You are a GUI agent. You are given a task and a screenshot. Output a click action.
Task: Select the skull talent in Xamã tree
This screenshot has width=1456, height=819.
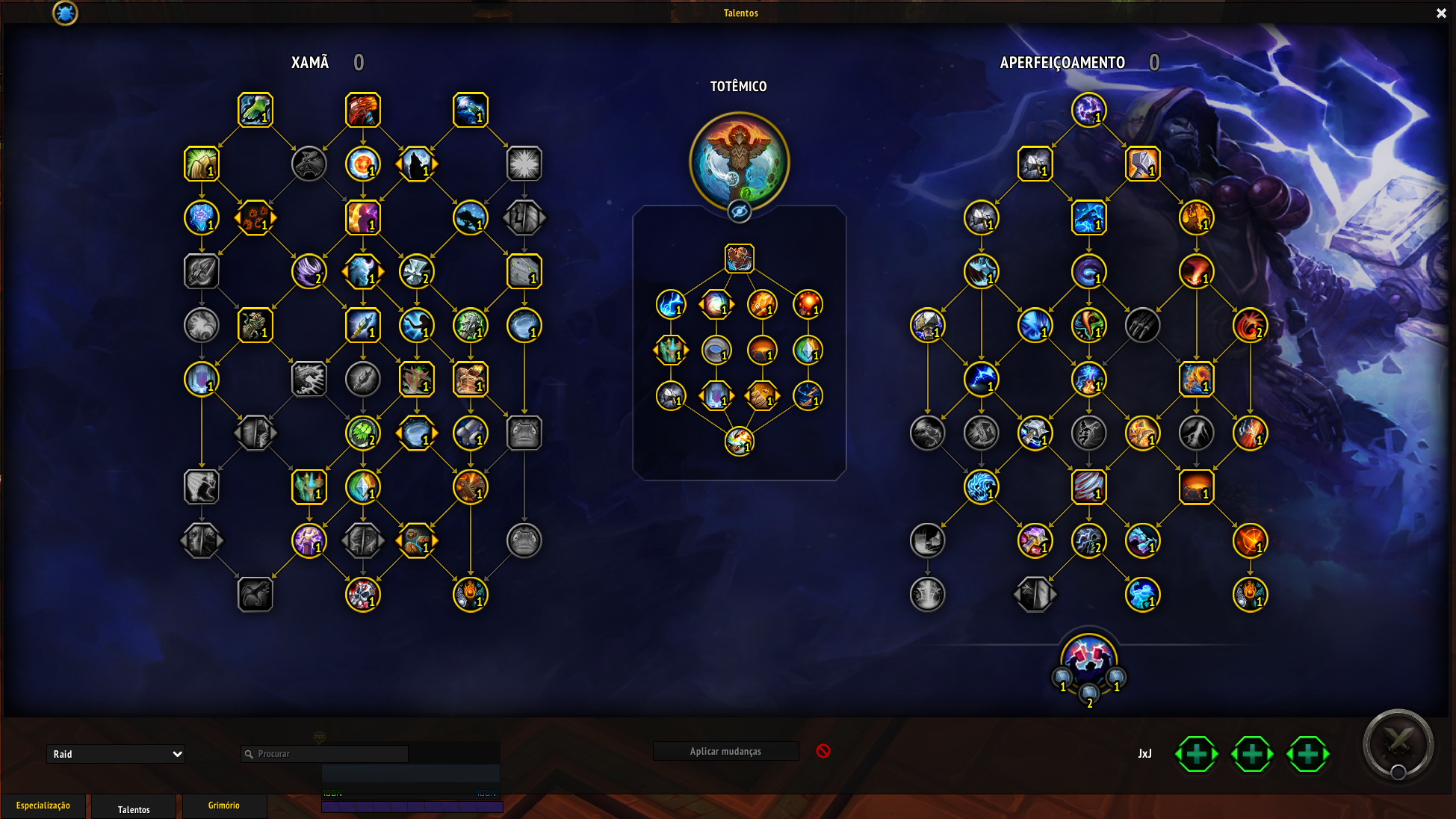click(363, 595)
